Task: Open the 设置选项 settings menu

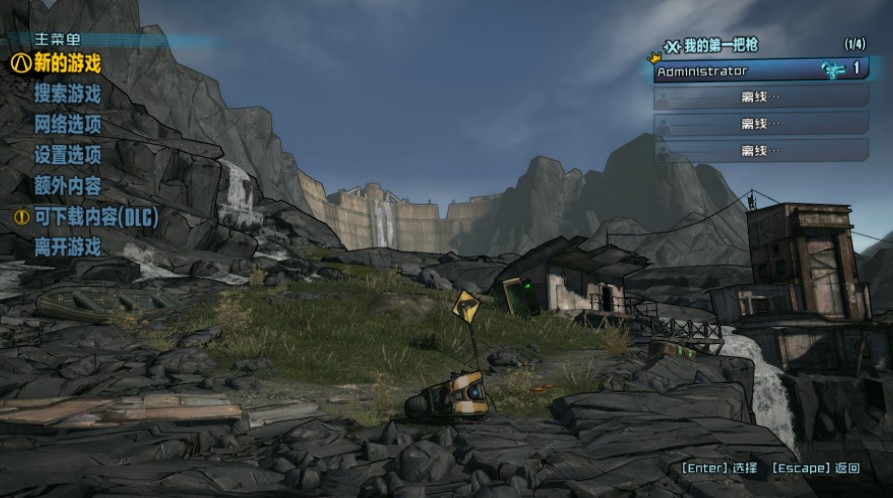Action: [67, 155]
